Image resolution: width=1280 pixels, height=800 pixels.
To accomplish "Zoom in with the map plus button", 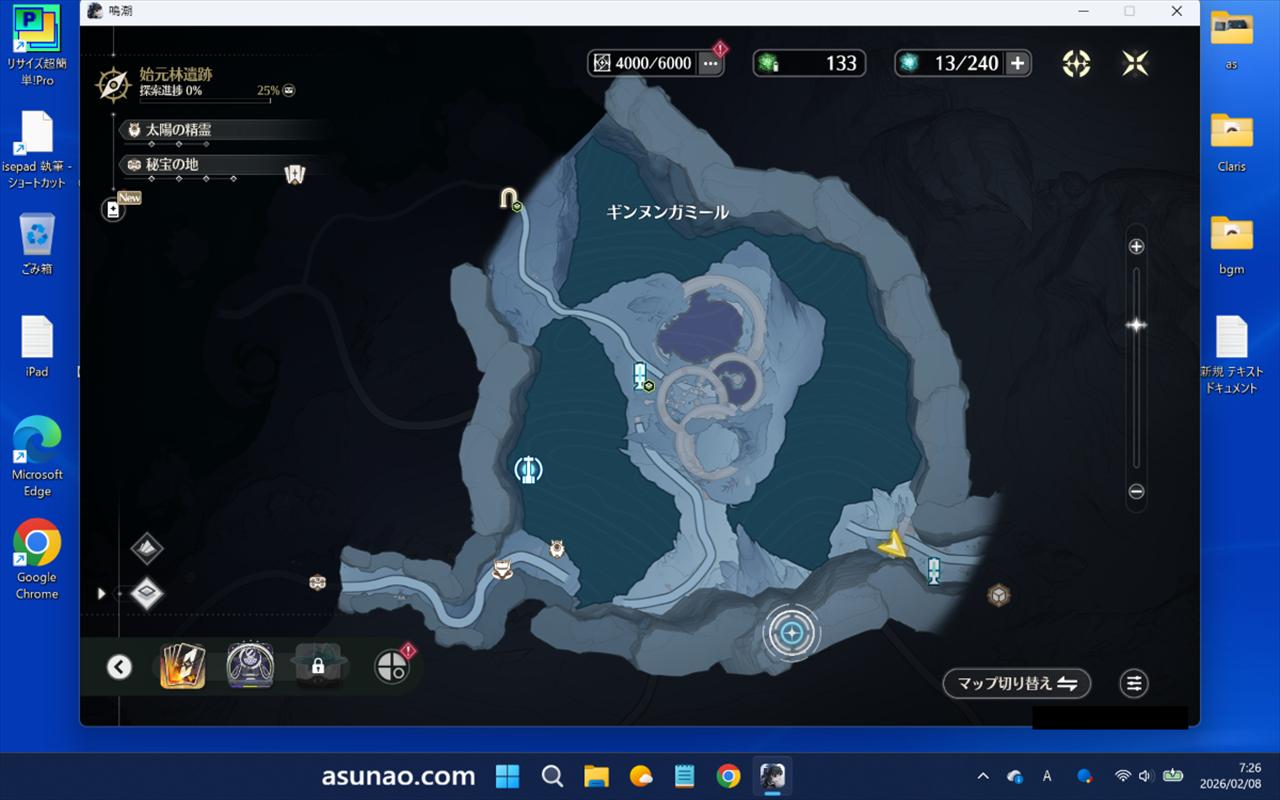I will [x=1136, y=247].
